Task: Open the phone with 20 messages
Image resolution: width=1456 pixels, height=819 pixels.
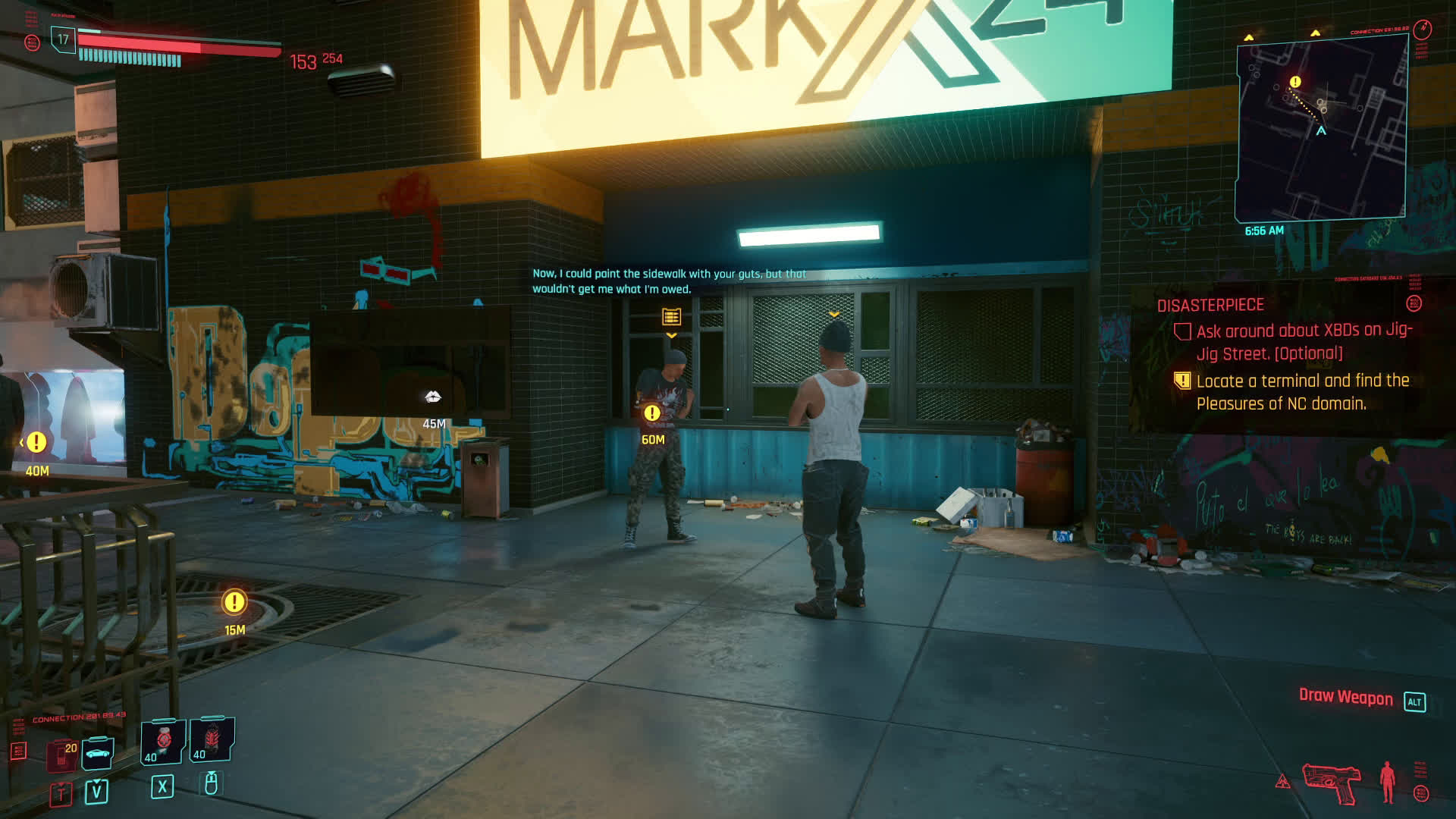Action: coord(61,754)
